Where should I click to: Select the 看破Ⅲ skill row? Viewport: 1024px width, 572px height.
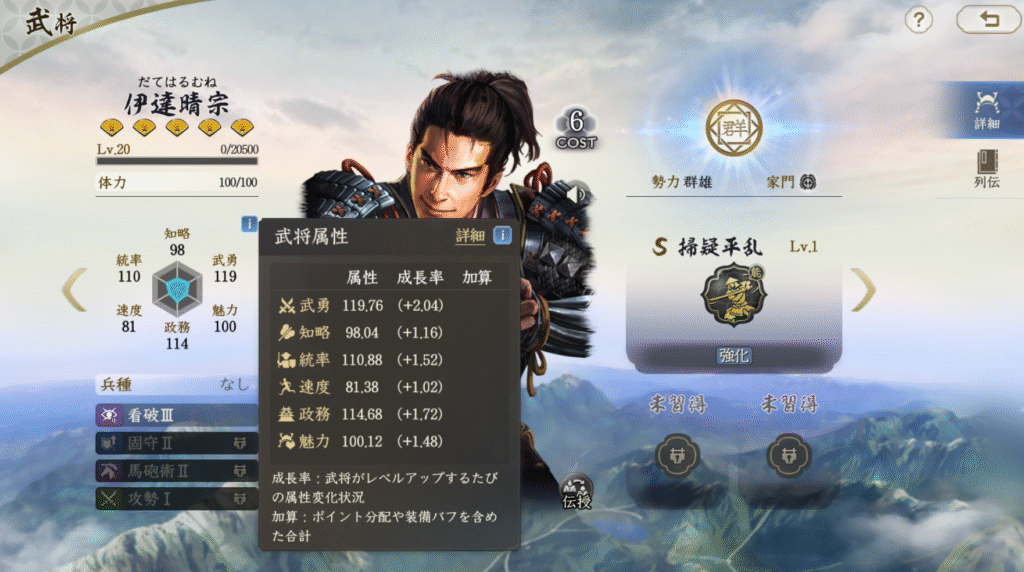click(x=175, y=415)
